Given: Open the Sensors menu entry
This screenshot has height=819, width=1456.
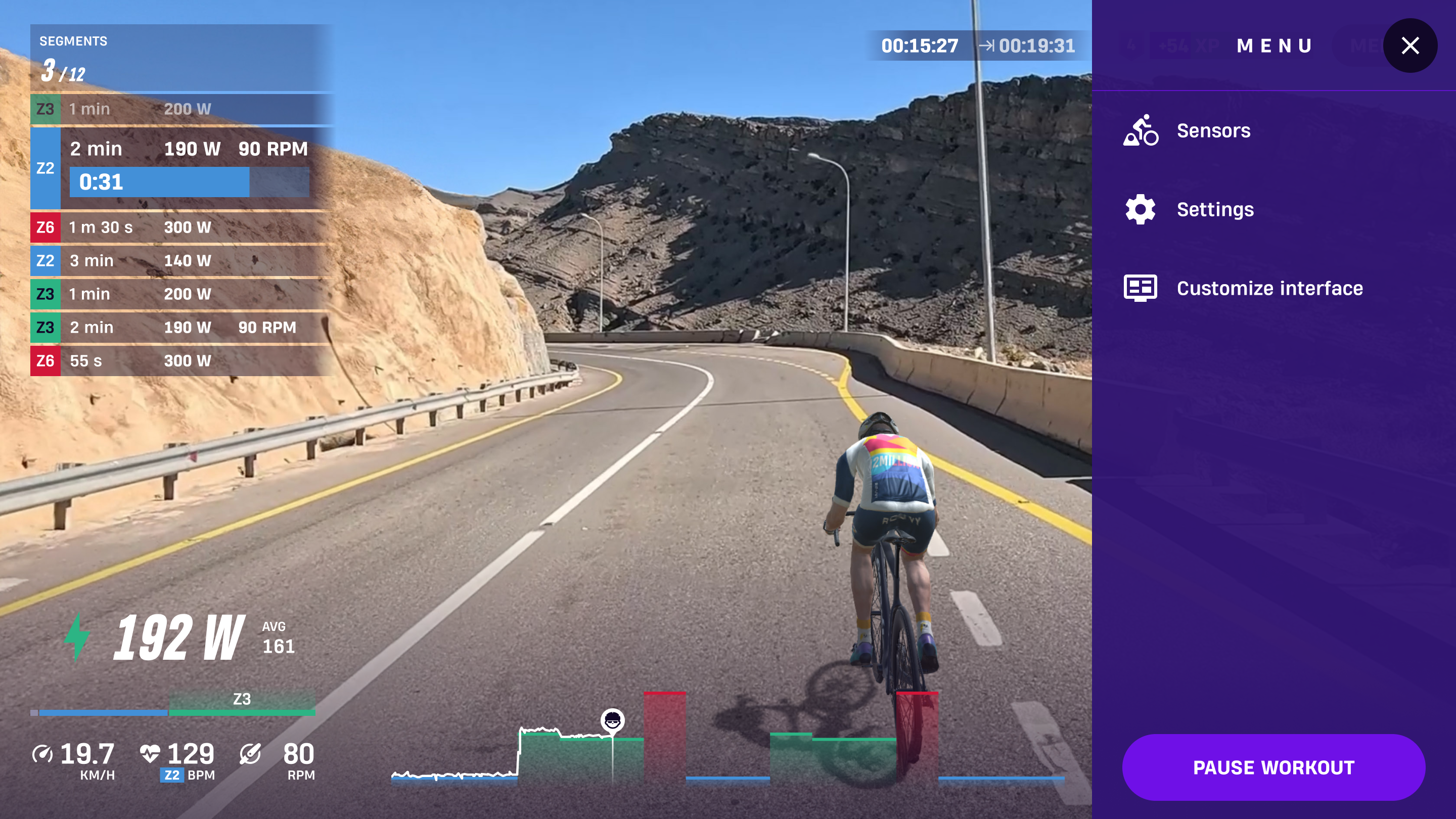Looking at the screenshot, I should 1213,130.
